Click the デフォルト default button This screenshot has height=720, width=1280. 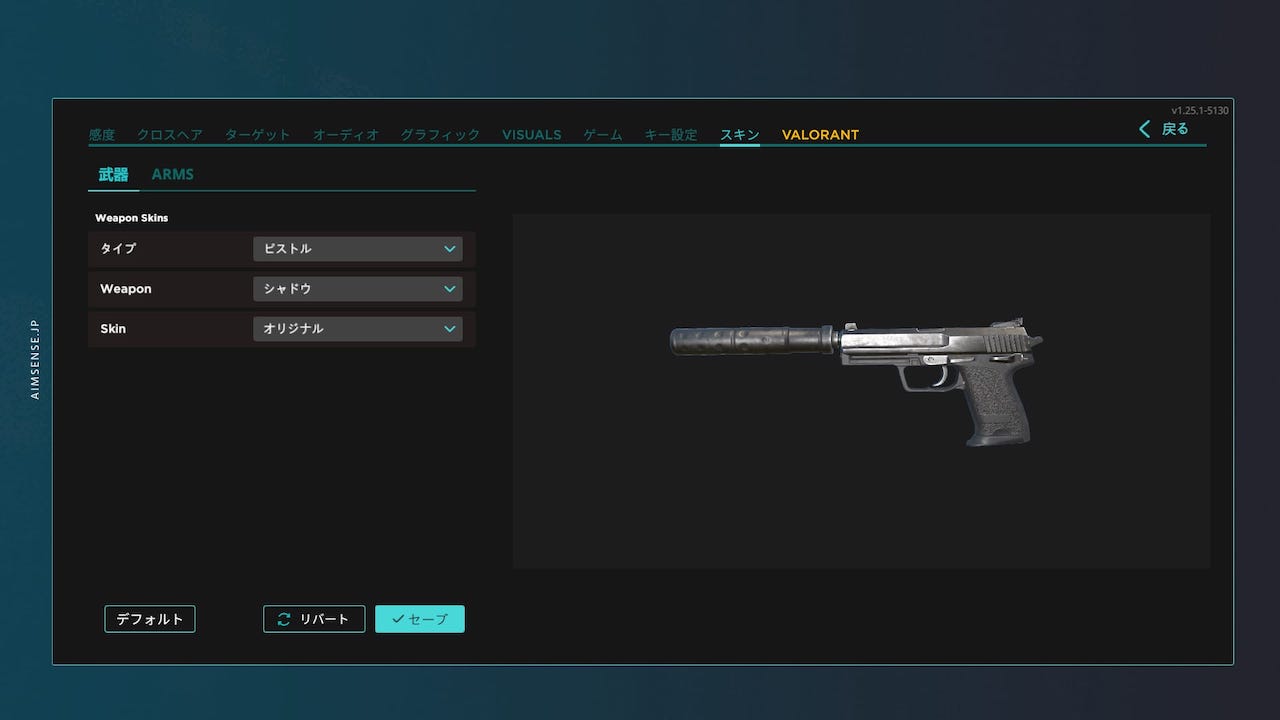click(149, 618)
